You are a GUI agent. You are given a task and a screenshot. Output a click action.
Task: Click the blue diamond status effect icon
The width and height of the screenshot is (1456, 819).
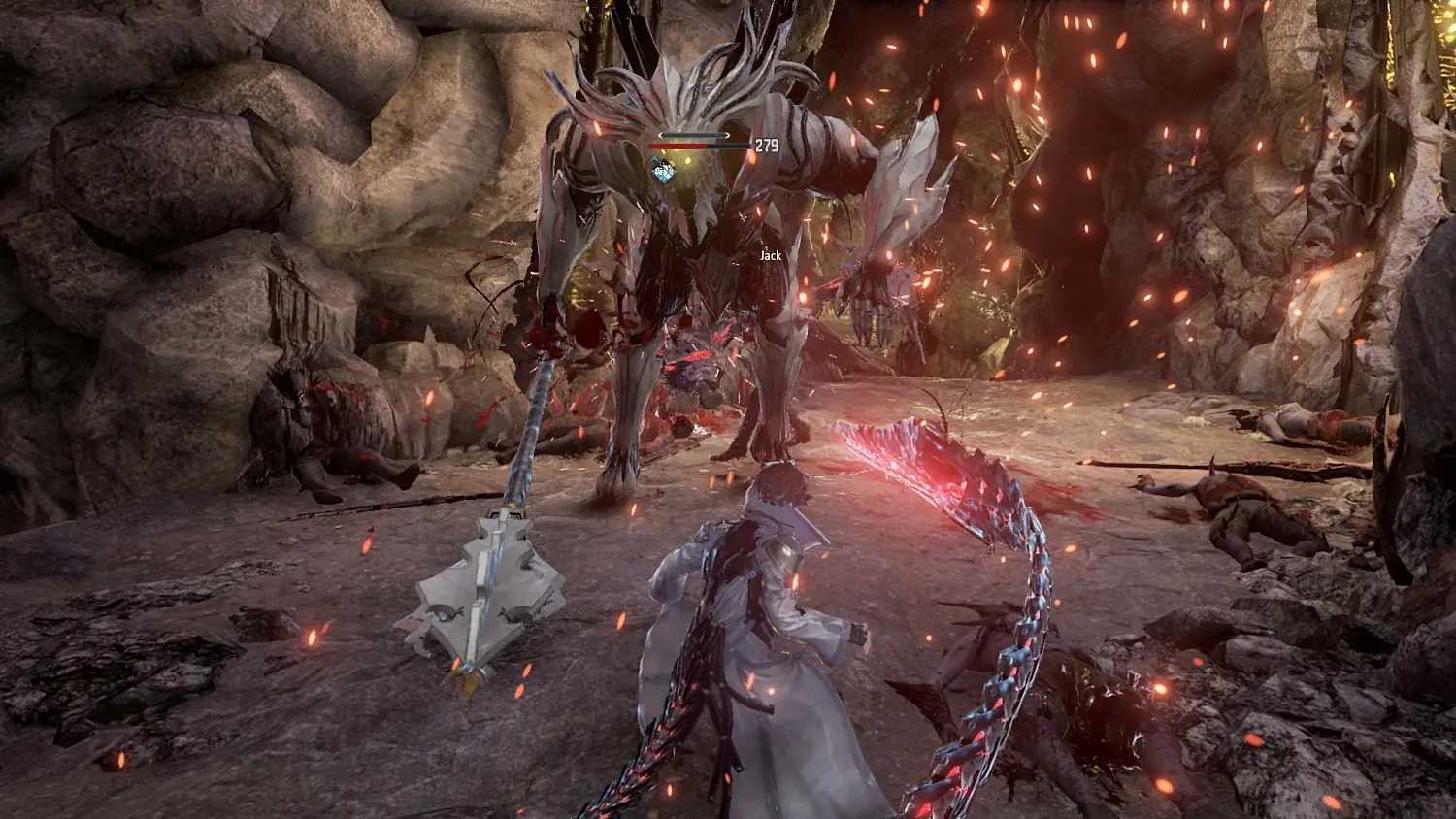[664, 170]
